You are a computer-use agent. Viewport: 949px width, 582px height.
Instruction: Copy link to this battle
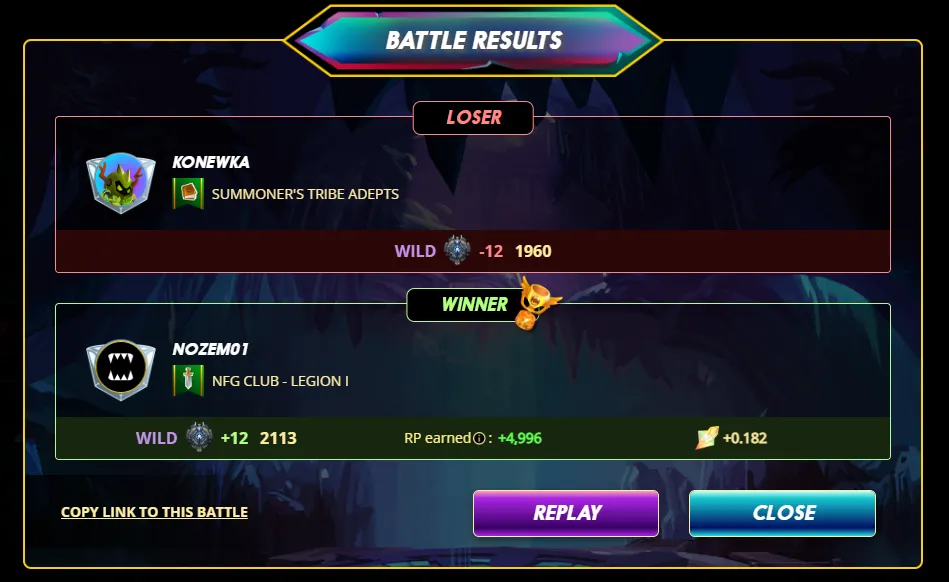point(154,512)
